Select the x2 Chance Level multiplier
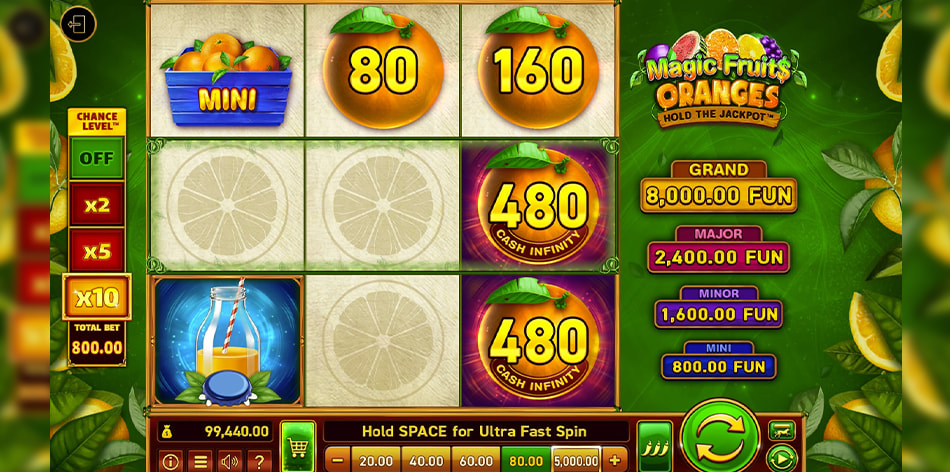The width and height of the screenshot is (950, 472). (x=97, y=205)
